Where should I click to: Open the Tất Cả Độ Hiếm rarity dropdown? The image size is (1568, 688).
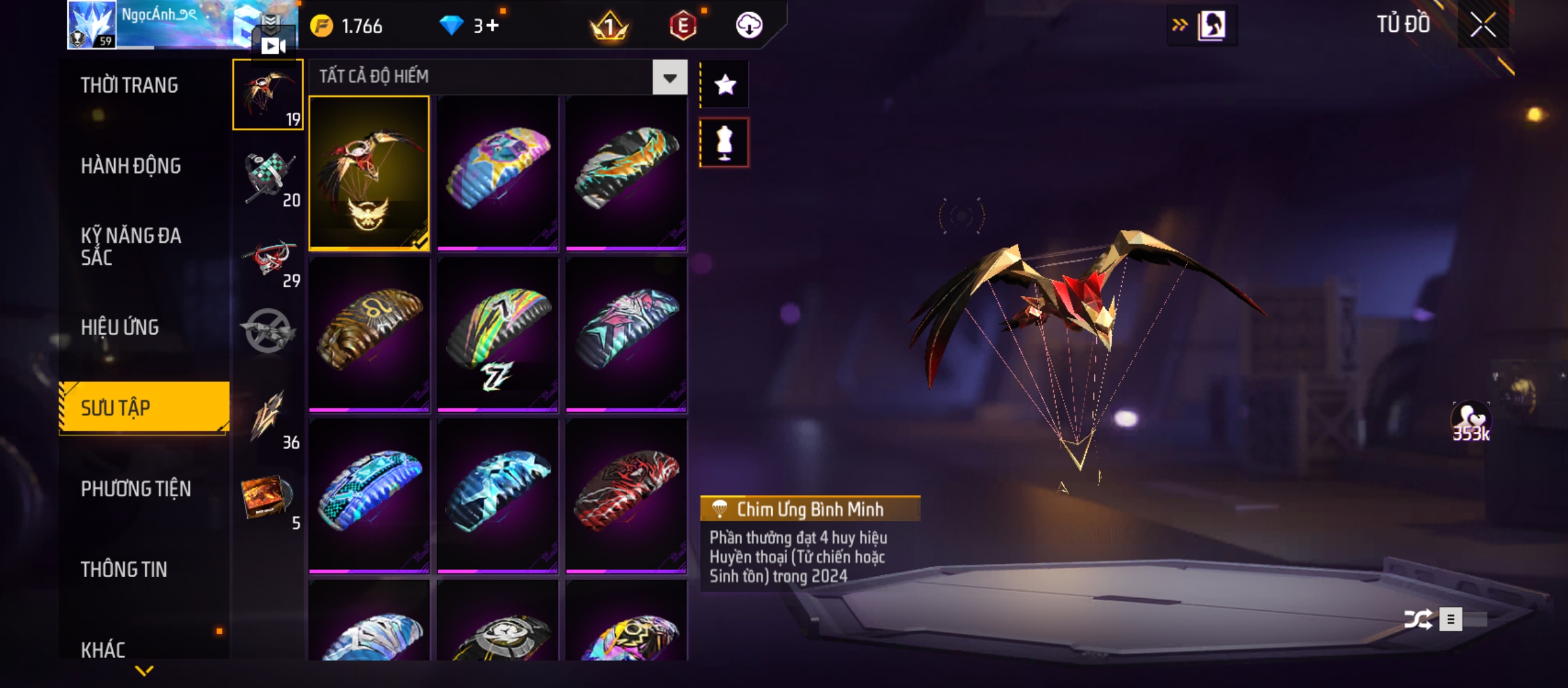coord(669,78)
